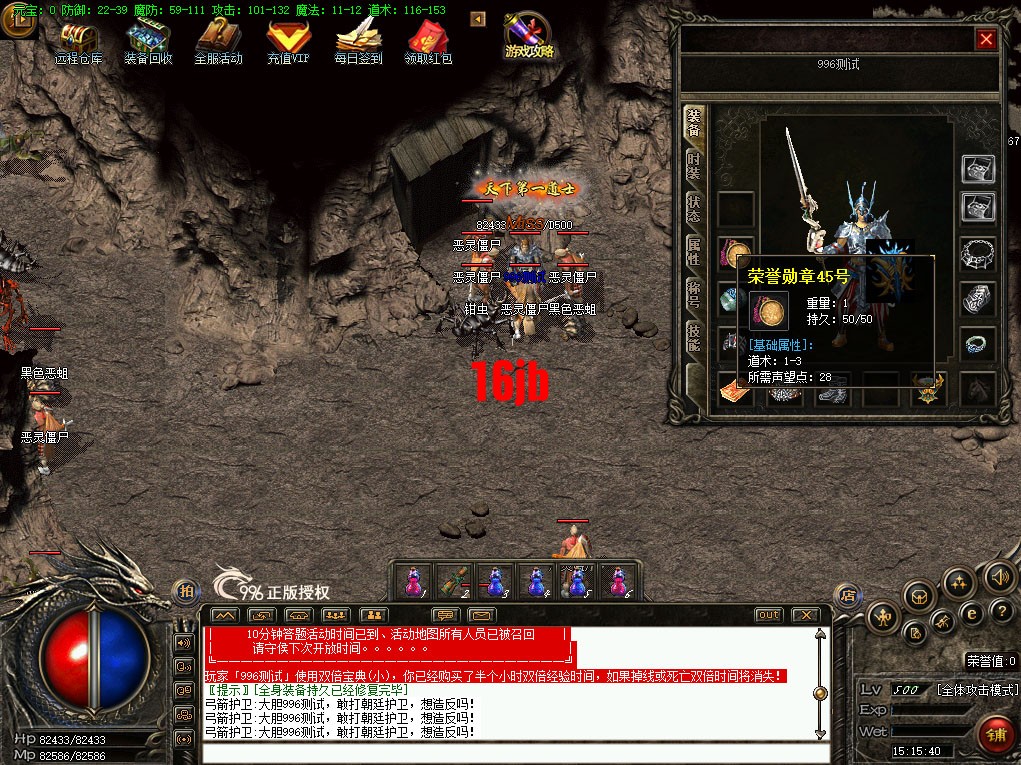Open 领取红包 red packet rewards

tap(428, 40)
